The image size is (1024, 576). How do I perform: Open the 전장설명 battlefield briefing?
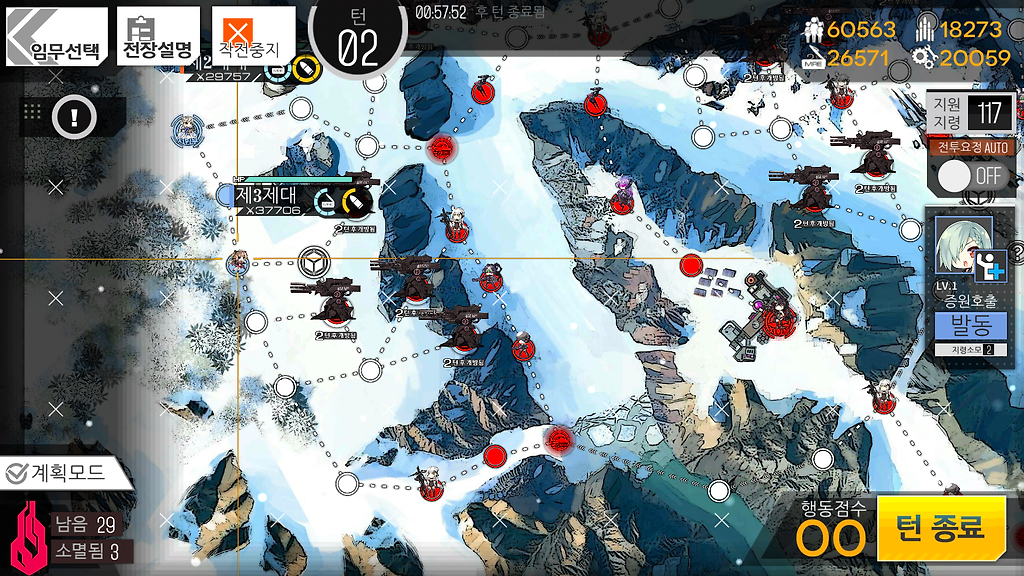point(157,36)
